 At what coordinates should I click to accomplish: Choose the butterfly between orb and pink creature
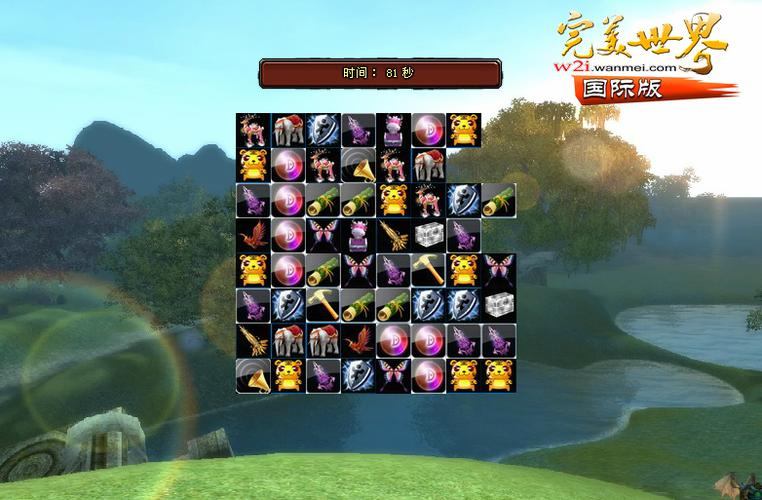coord(323,235)
